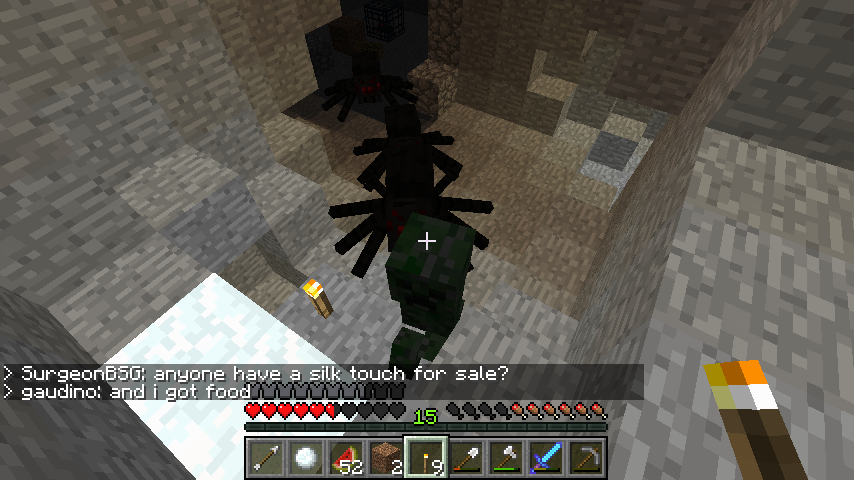854x480 pixels.
Task: Switch to the diamond sword
Action: point(546,459)
